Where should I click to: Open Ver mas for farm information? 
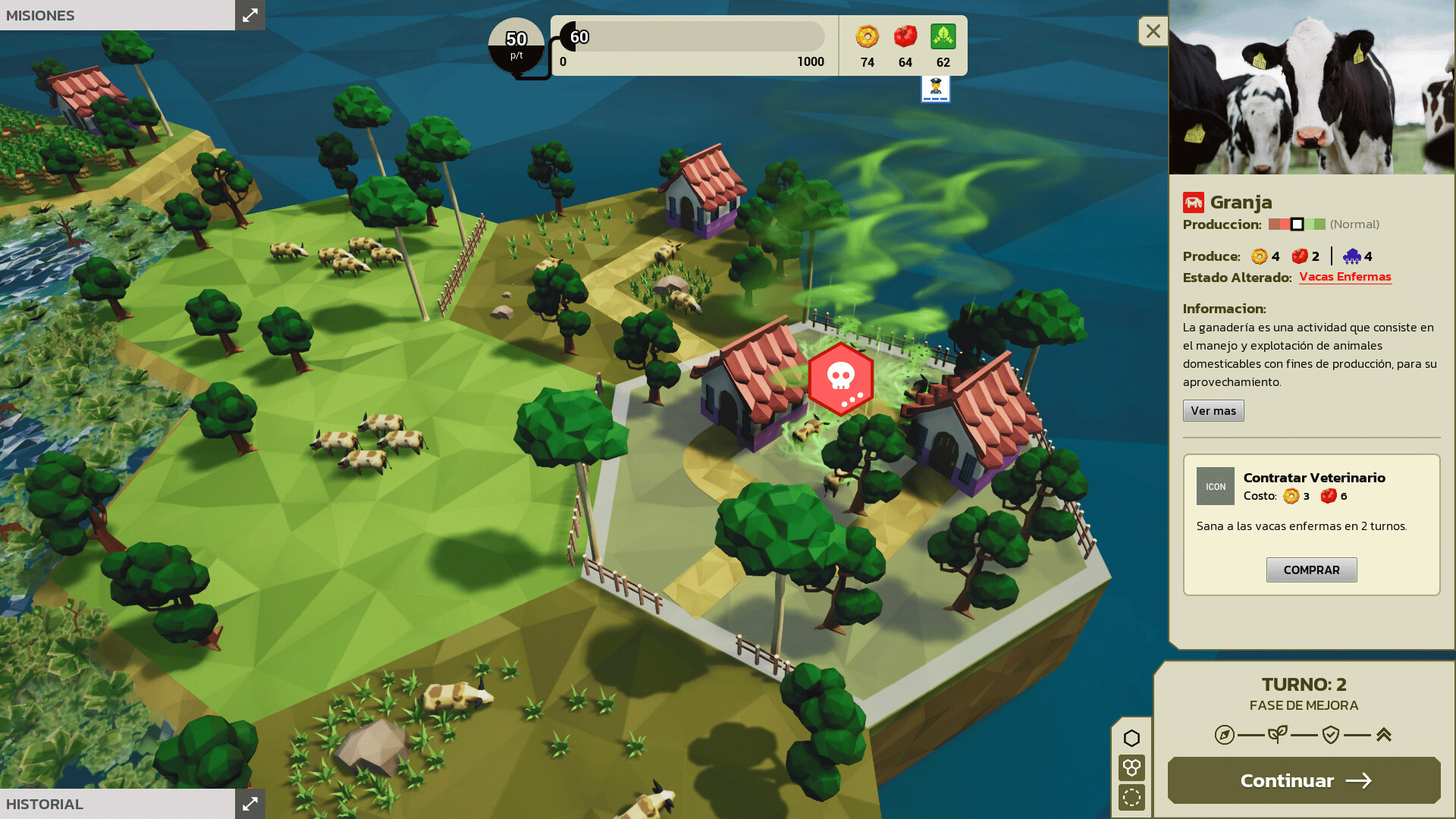[1213, 410]
